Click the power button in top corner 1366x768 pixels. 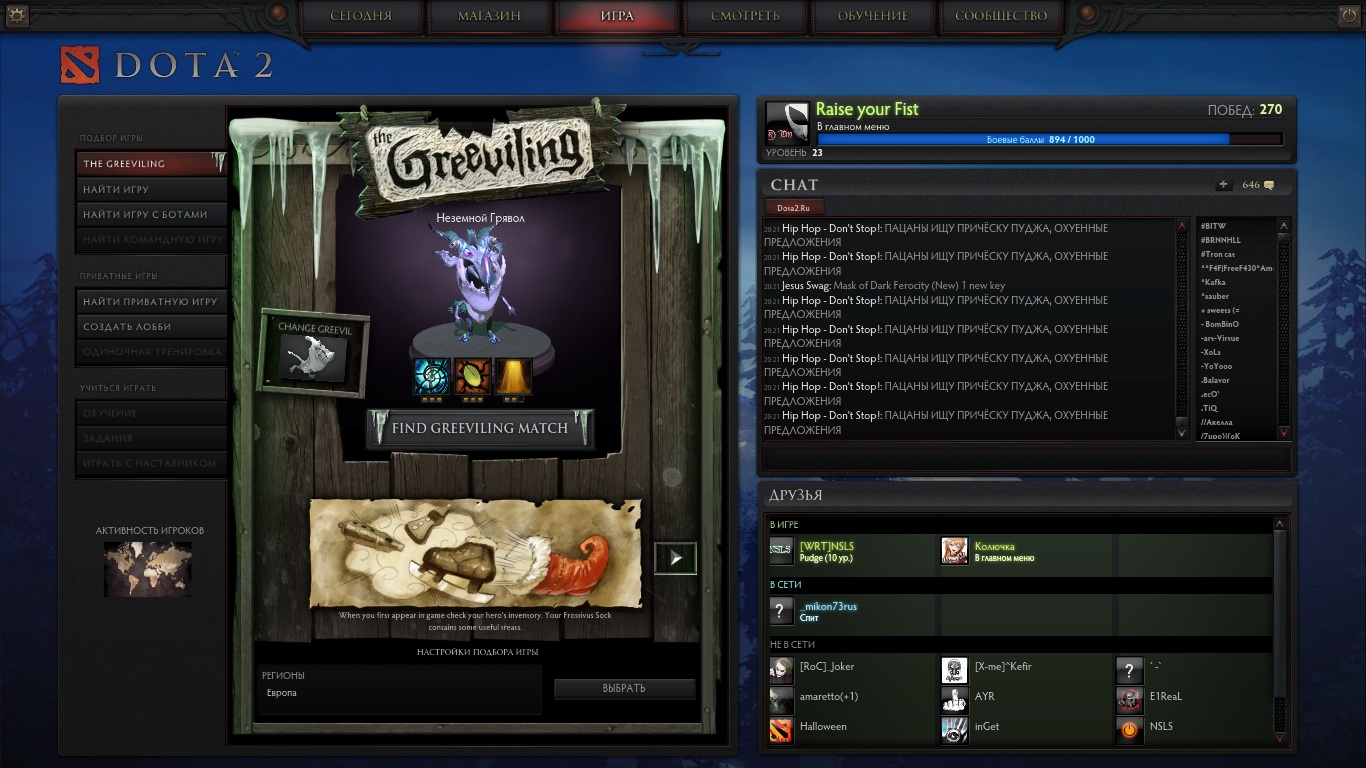coord(1349,14)
